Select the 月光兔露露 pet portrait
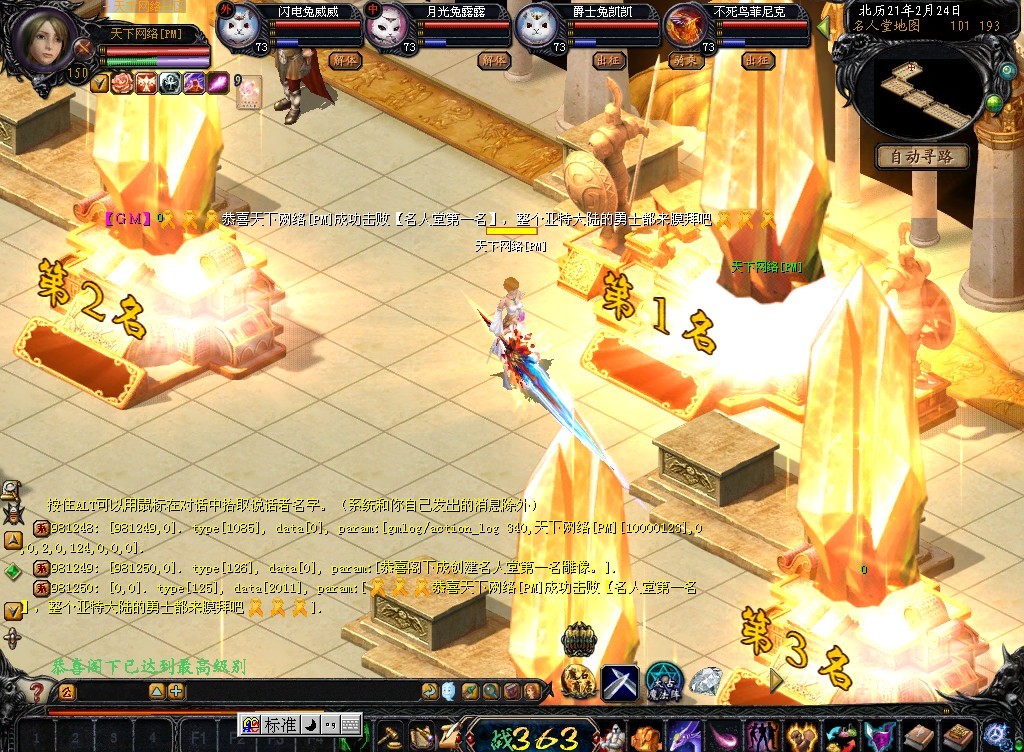This screenshot has width=1024, height=752. click(393, 27)
